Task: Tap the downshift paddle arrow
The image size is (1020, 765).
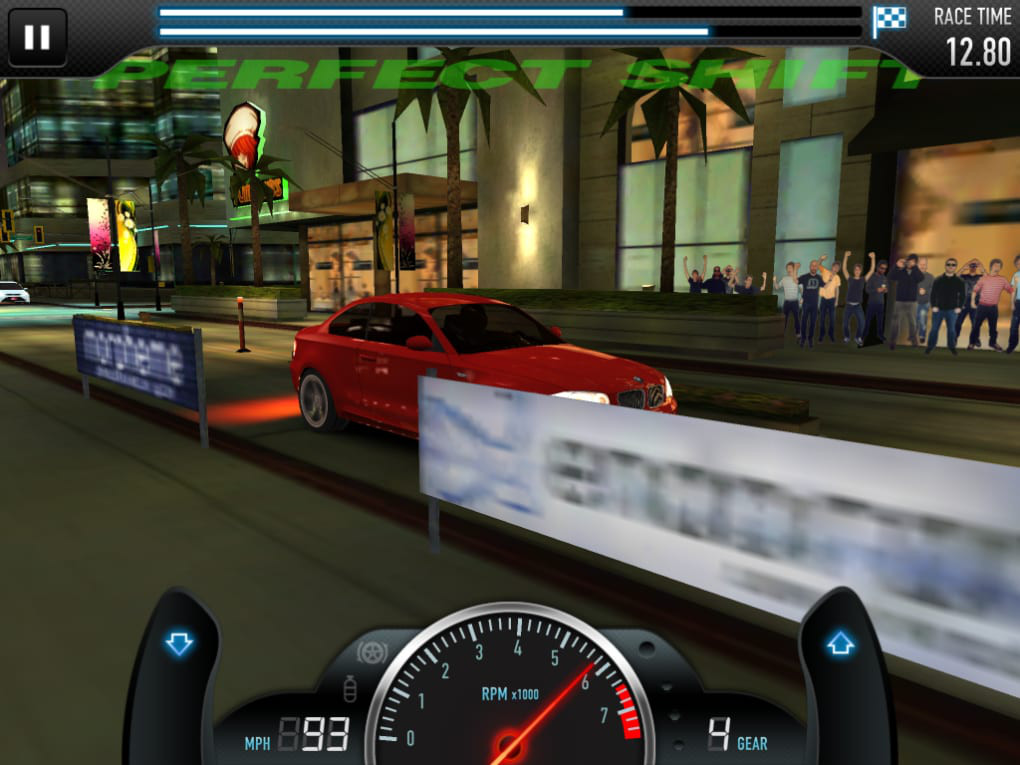Action: click(179, 644)
